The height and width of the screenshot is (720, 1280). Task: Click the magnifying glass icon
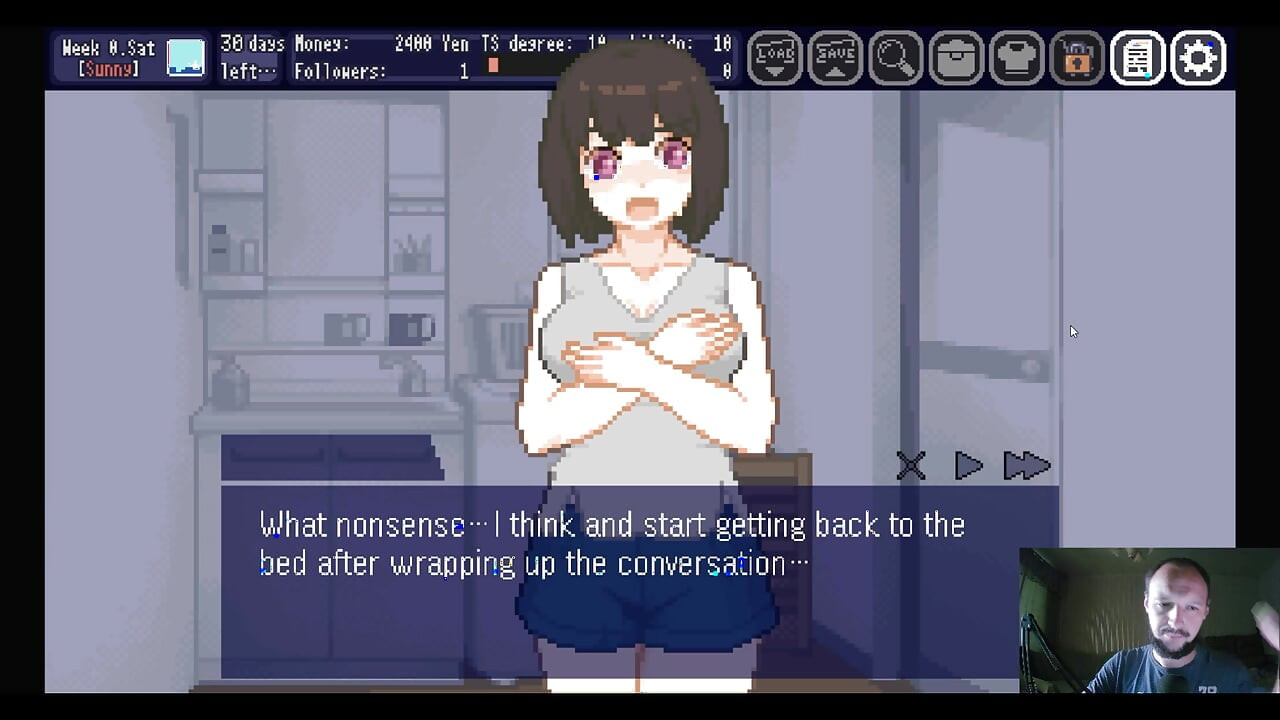pos(895,58)
